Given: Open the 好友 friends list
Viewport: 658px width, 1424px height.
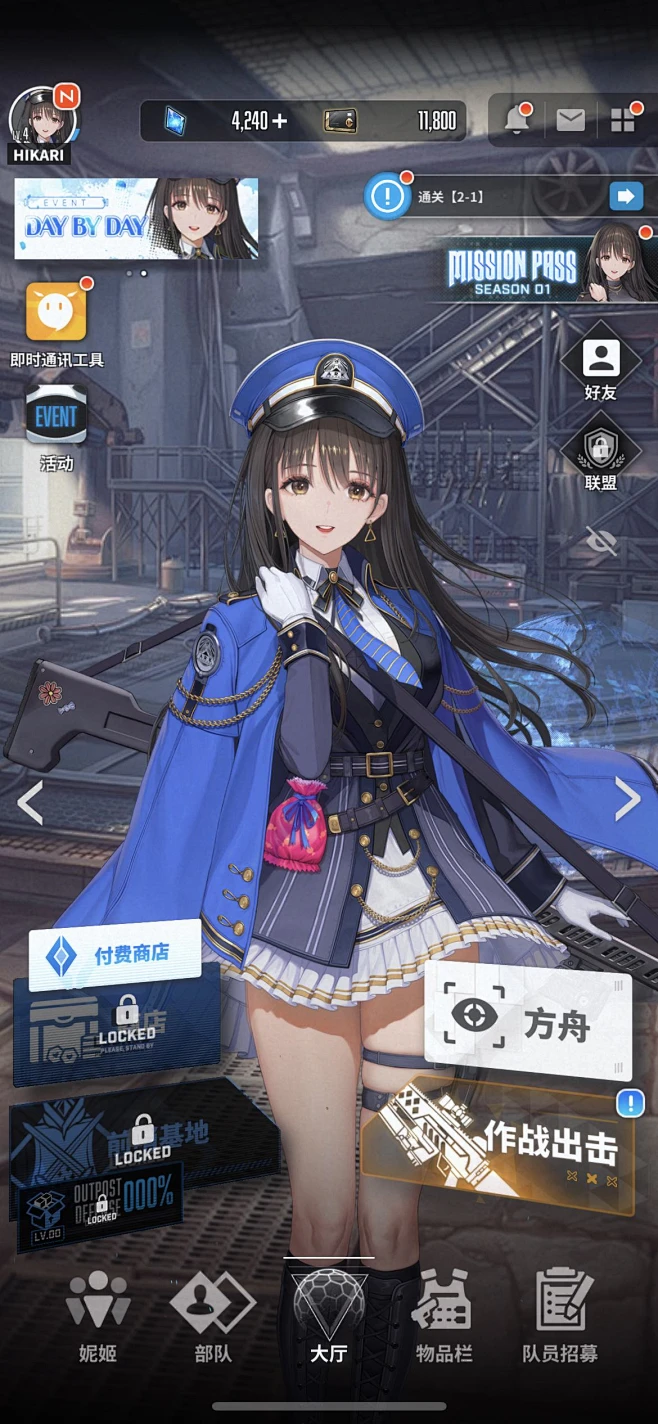Looking at the screenshot, I should 600,361.
